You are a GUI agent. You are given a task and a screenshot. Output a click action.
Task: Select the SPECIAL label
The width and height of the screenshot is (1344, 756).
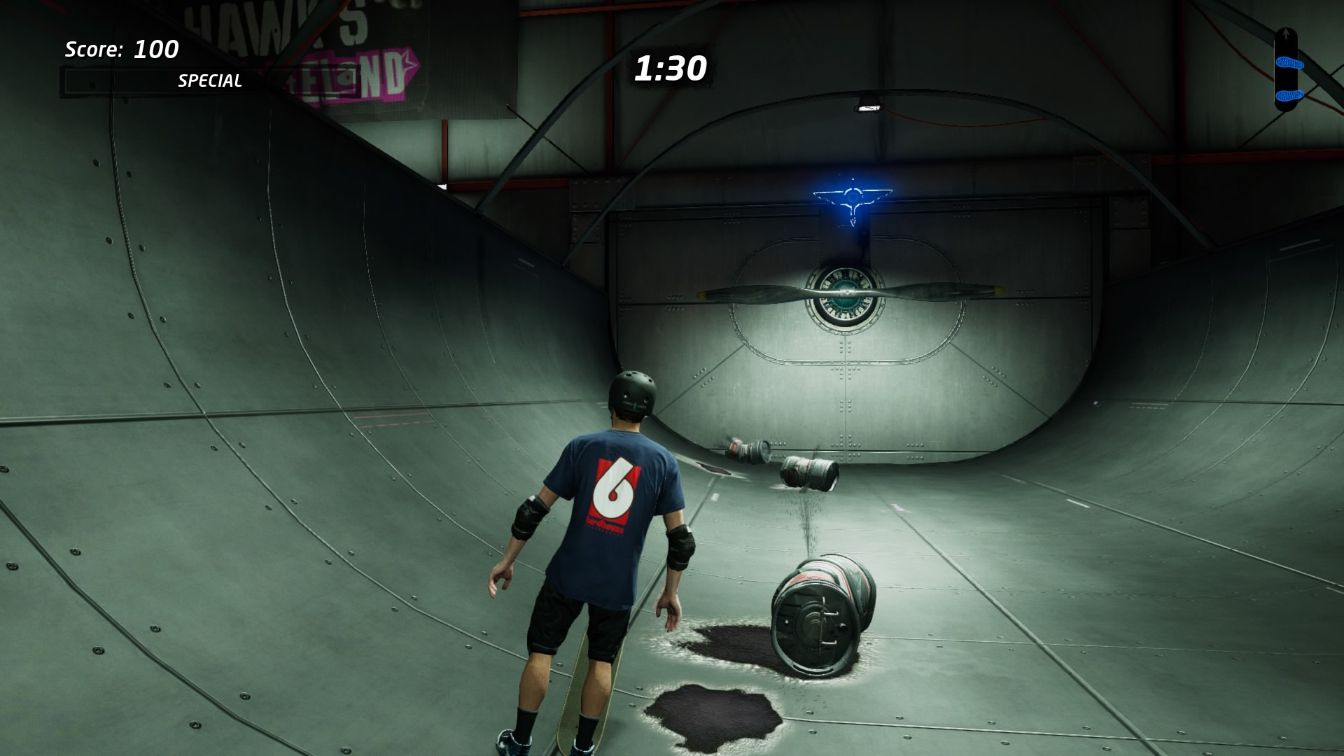pos(210,81)
